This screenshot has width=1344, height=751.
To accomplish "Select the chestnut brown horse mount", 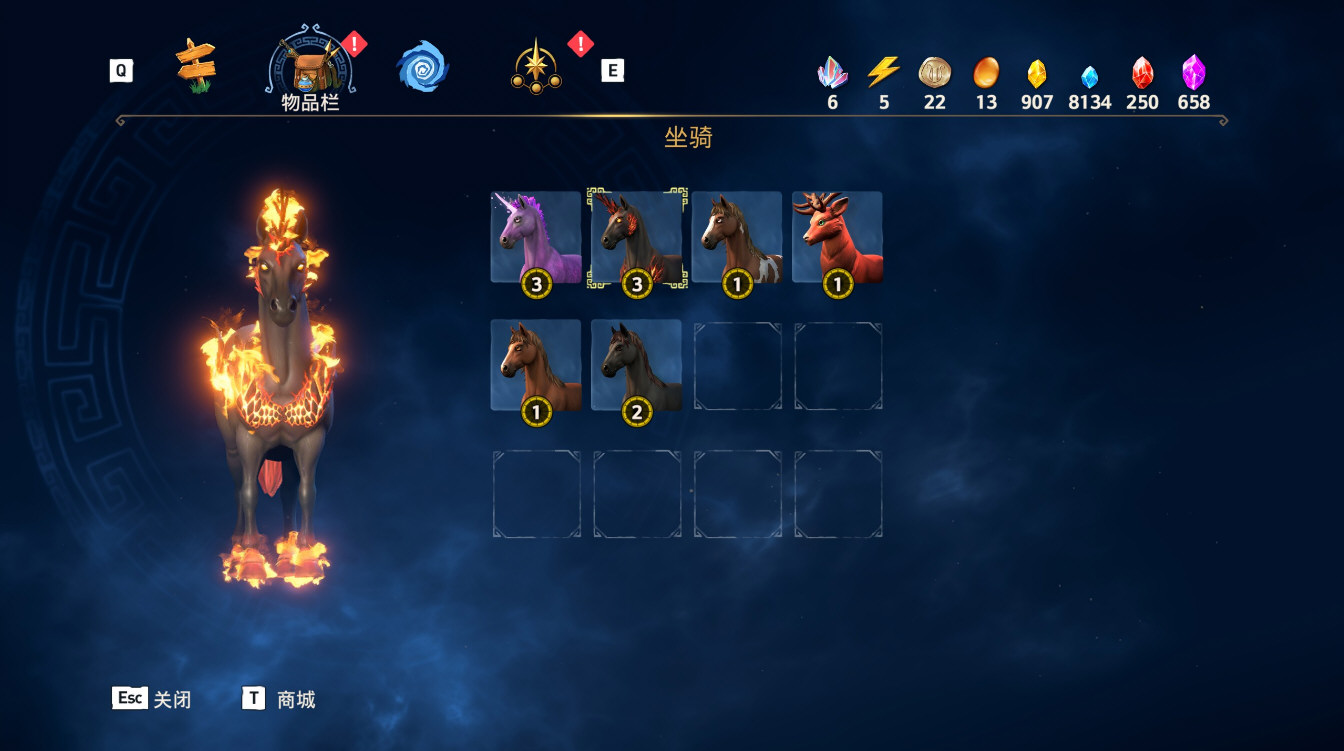I will tap(536, 366).
